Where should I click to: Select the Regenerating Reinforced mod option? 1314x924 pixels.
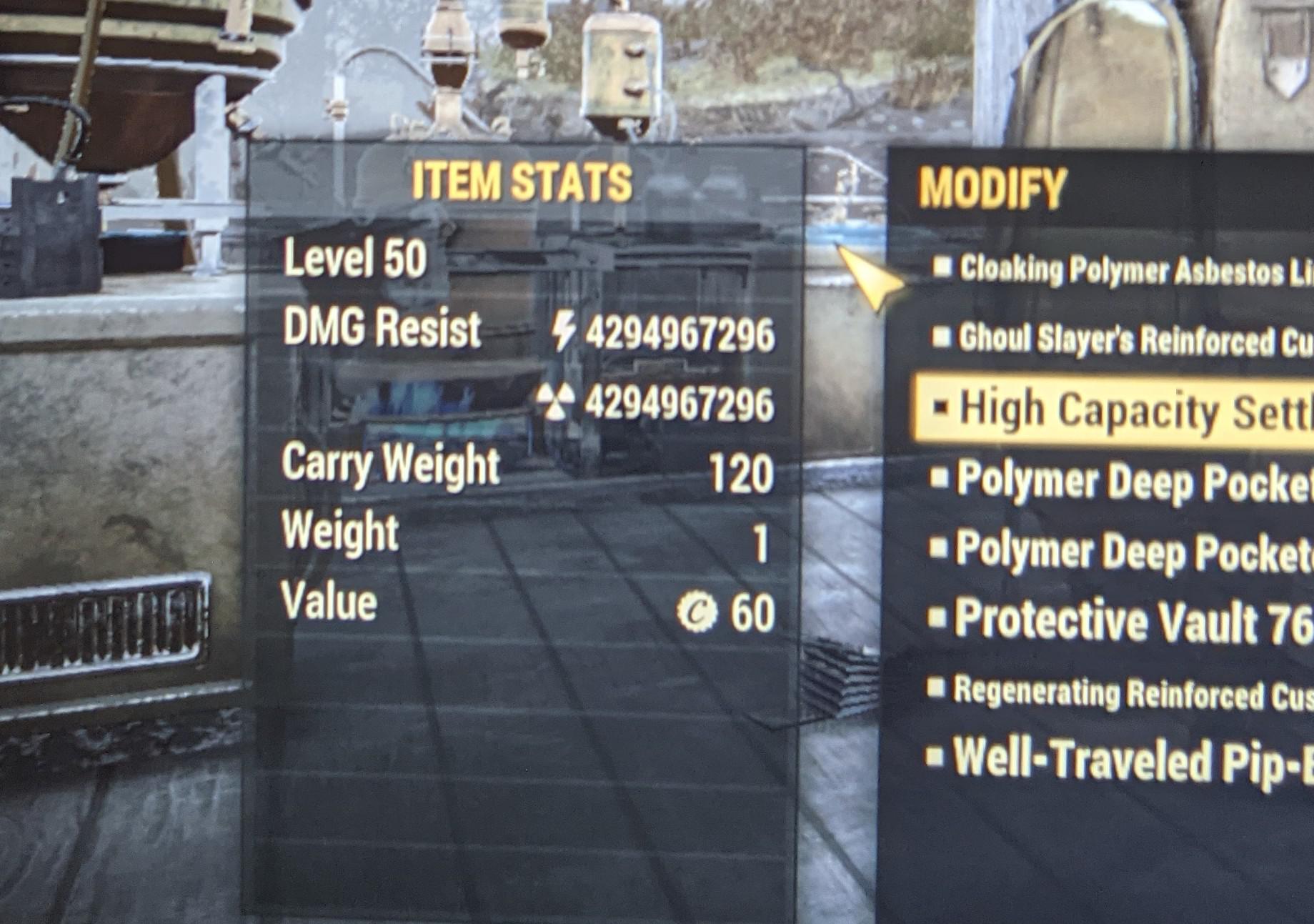point(1115,688)
